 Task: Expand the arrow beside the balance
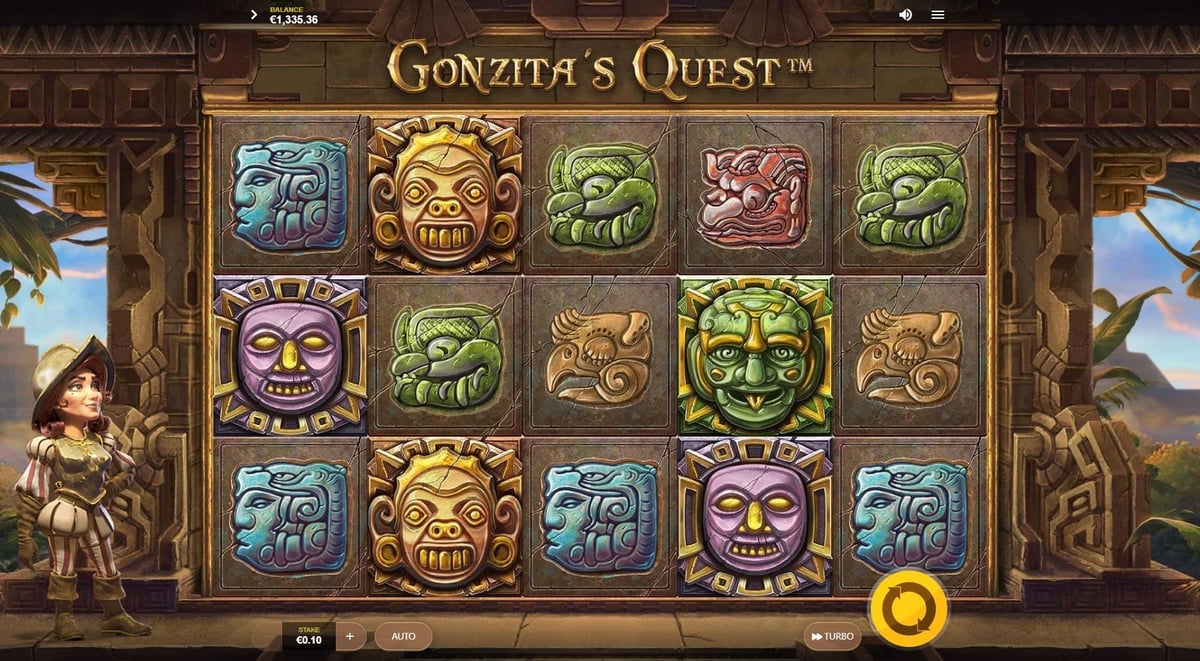pos(254,15)
